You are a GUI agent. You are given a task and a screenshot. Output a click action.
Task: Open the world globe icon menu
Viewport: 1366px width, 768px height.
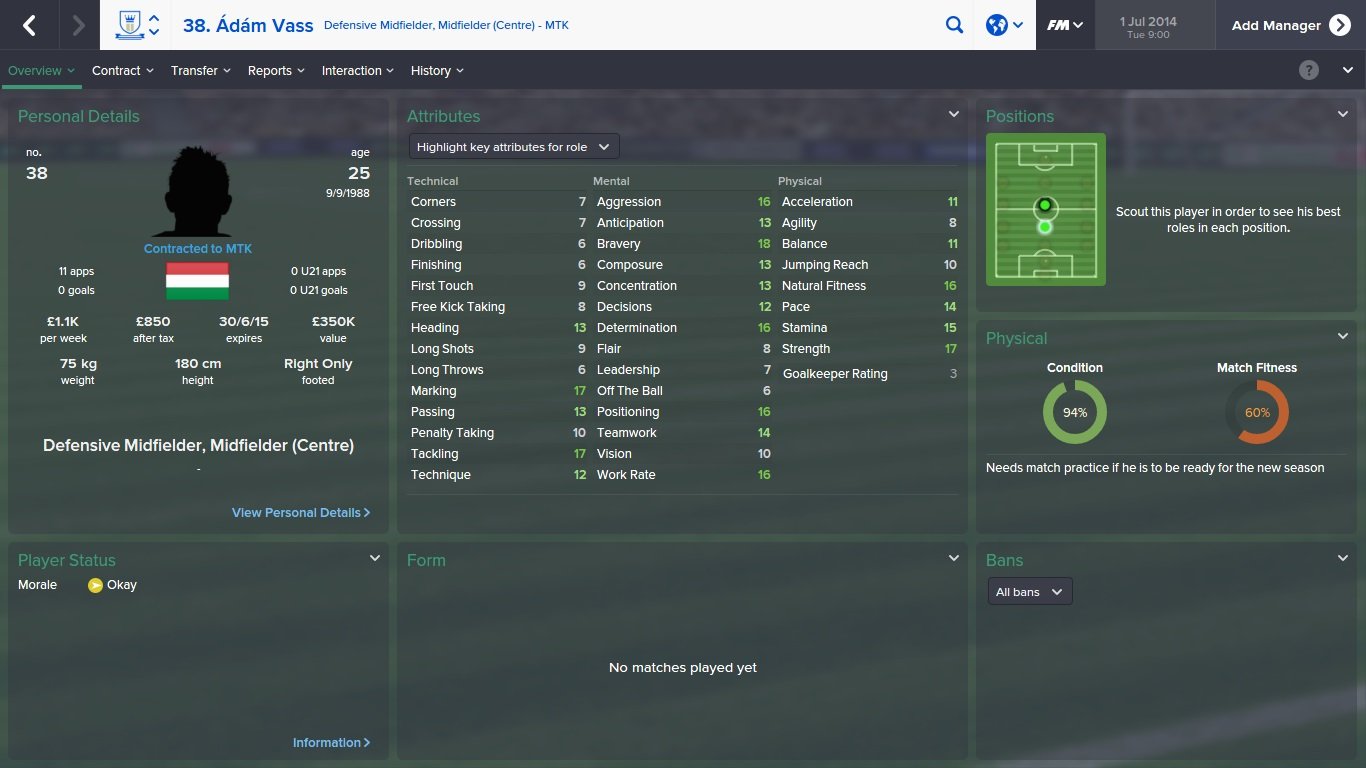(996, 24)
